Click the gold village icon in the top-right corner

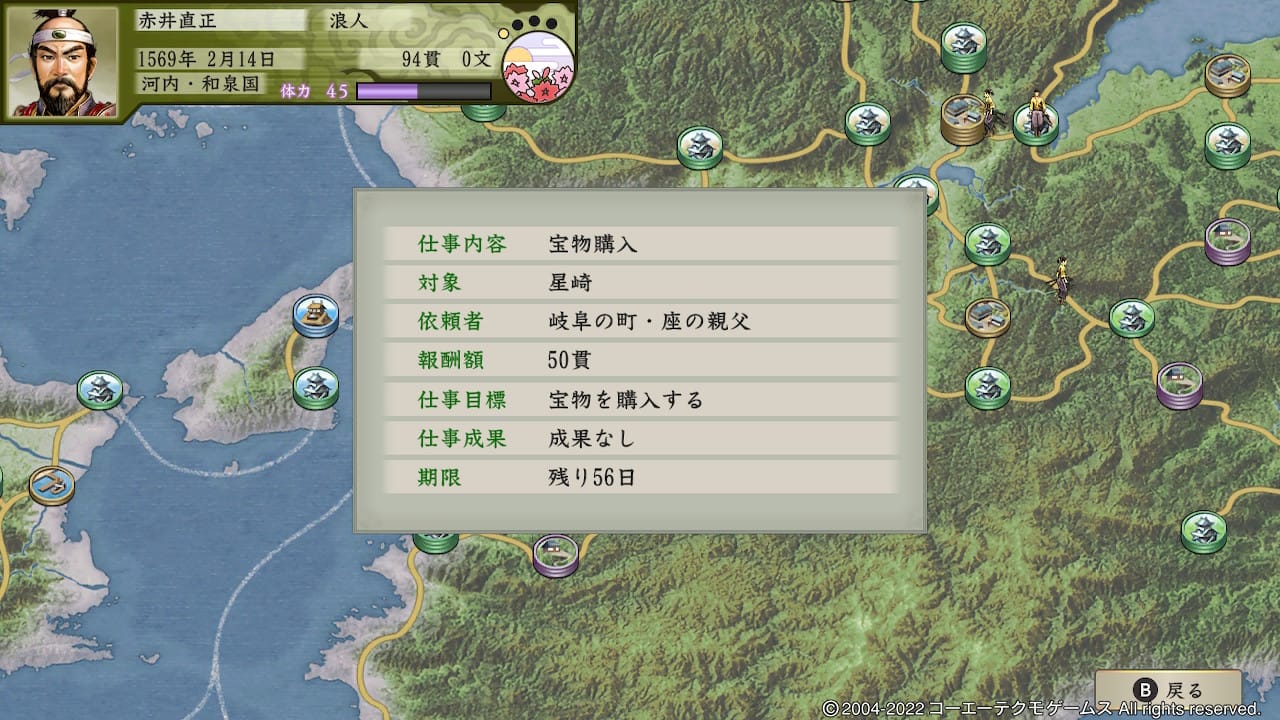click(1228, 73)
